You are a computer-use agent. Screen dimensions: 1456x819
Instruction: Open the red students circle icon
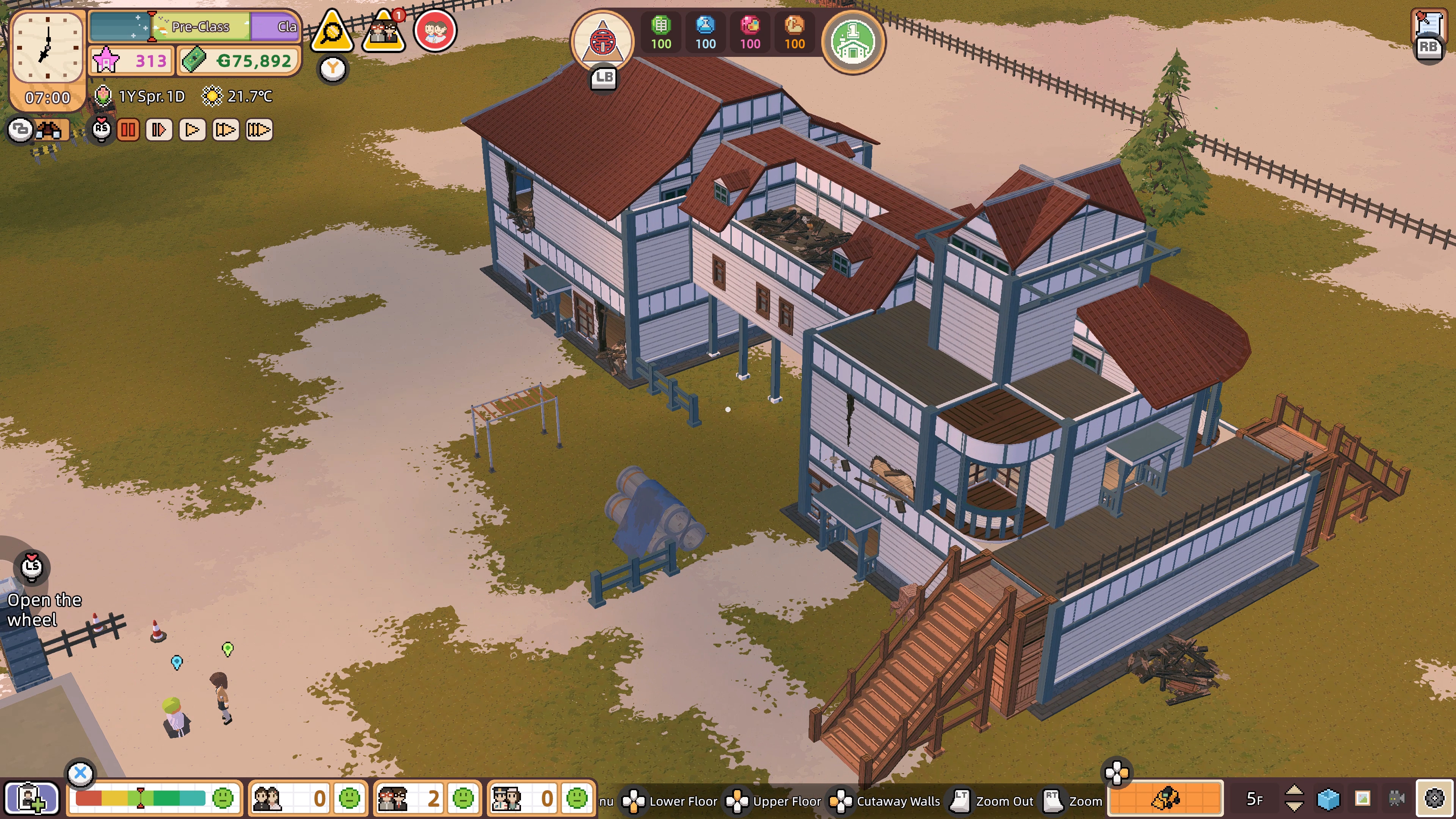pyautogui.click(x=435, y=30)
